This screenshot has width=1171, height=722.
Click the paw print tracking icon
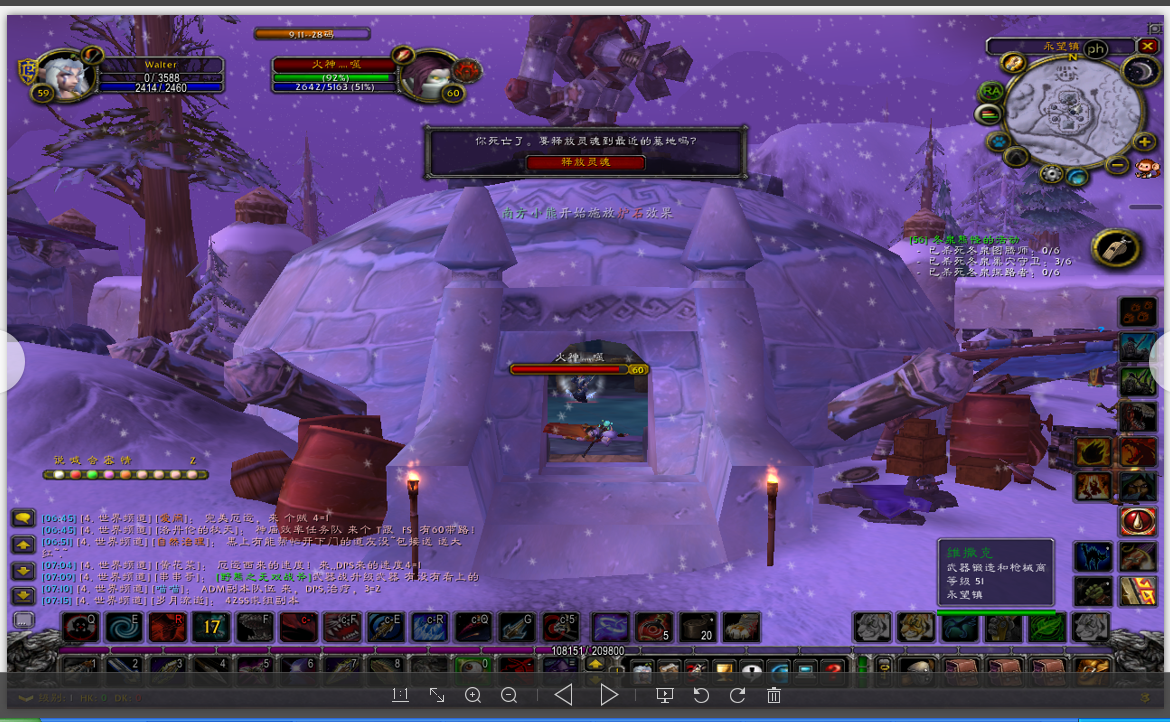pos(998,142)
